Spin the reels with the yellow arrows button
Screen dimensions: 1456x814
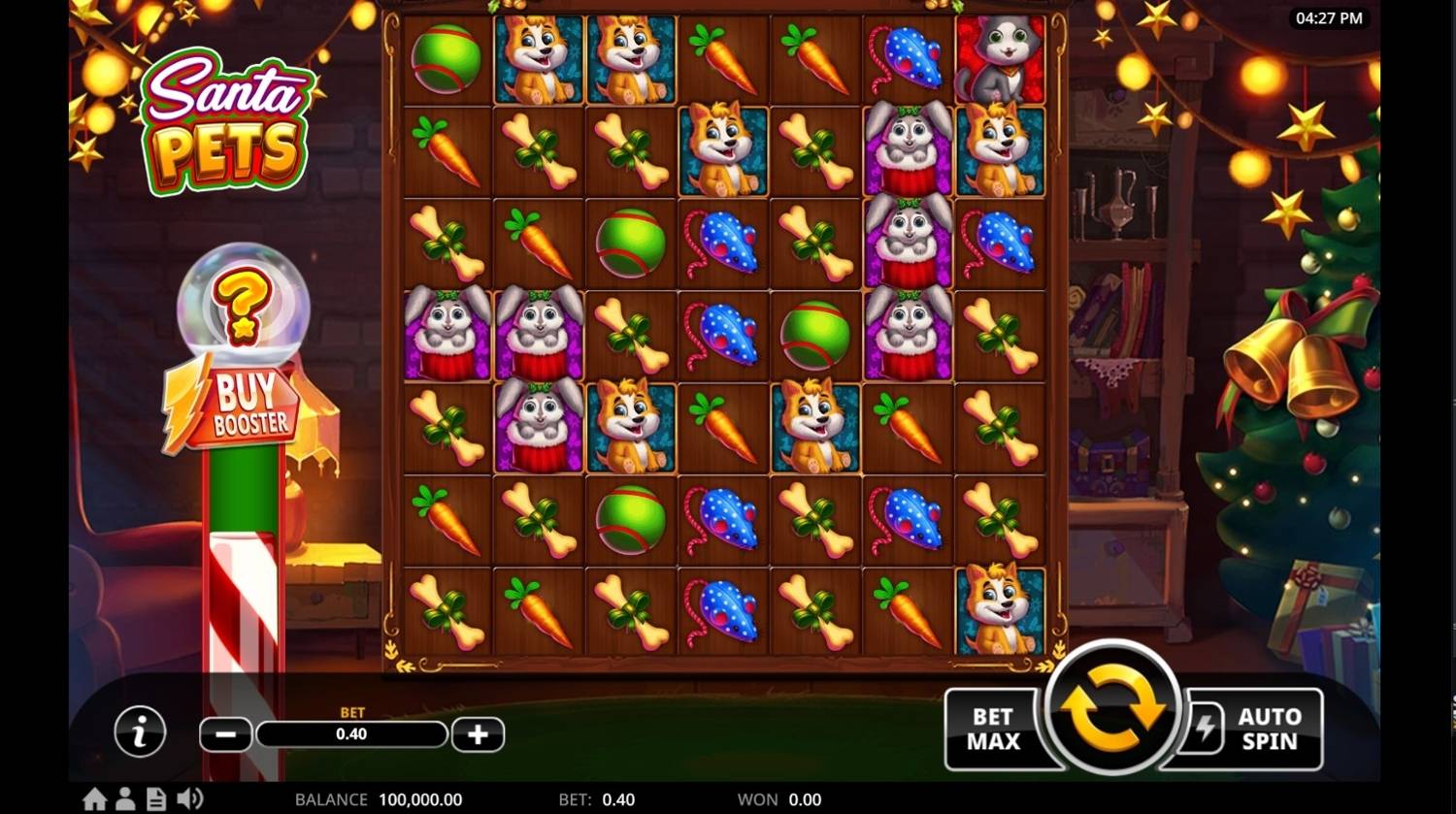1112,711
